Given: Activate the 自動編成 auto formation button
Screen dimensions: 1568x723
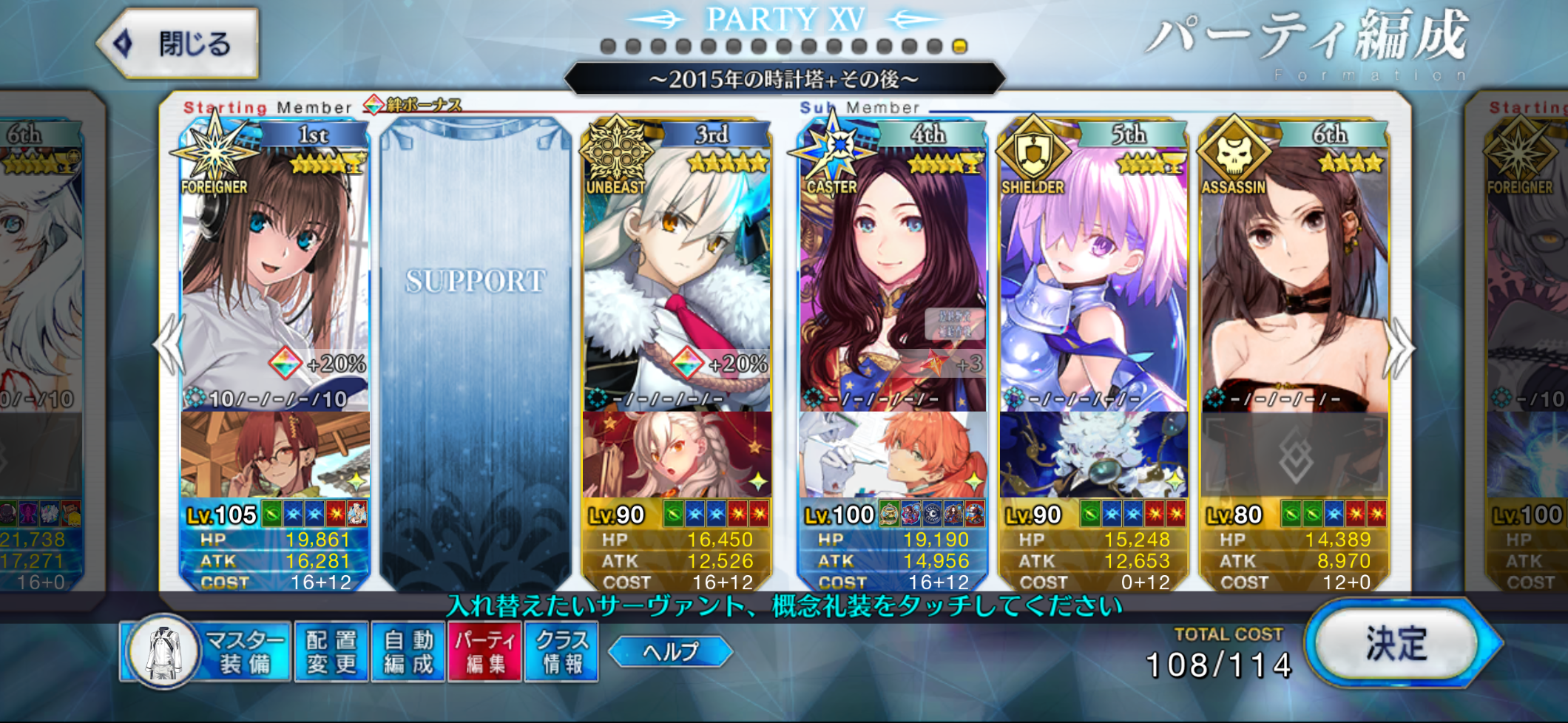Looking at the screenshot, I should 408,651.
